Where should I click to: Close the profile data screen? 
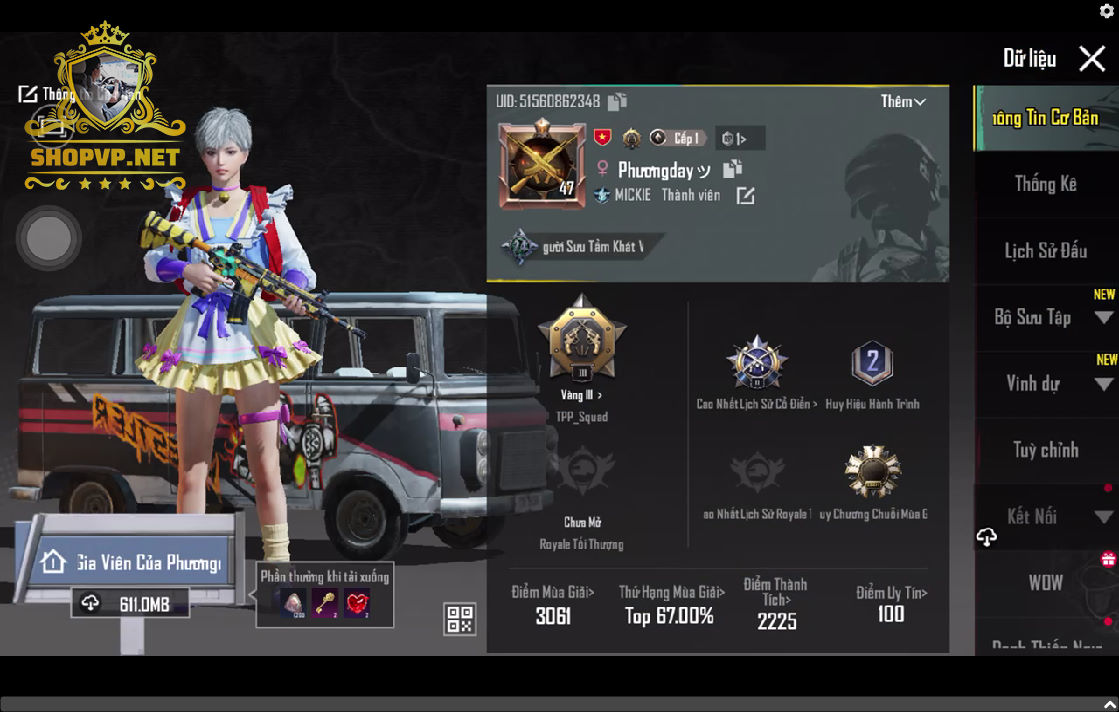[x=1092, y=59]
